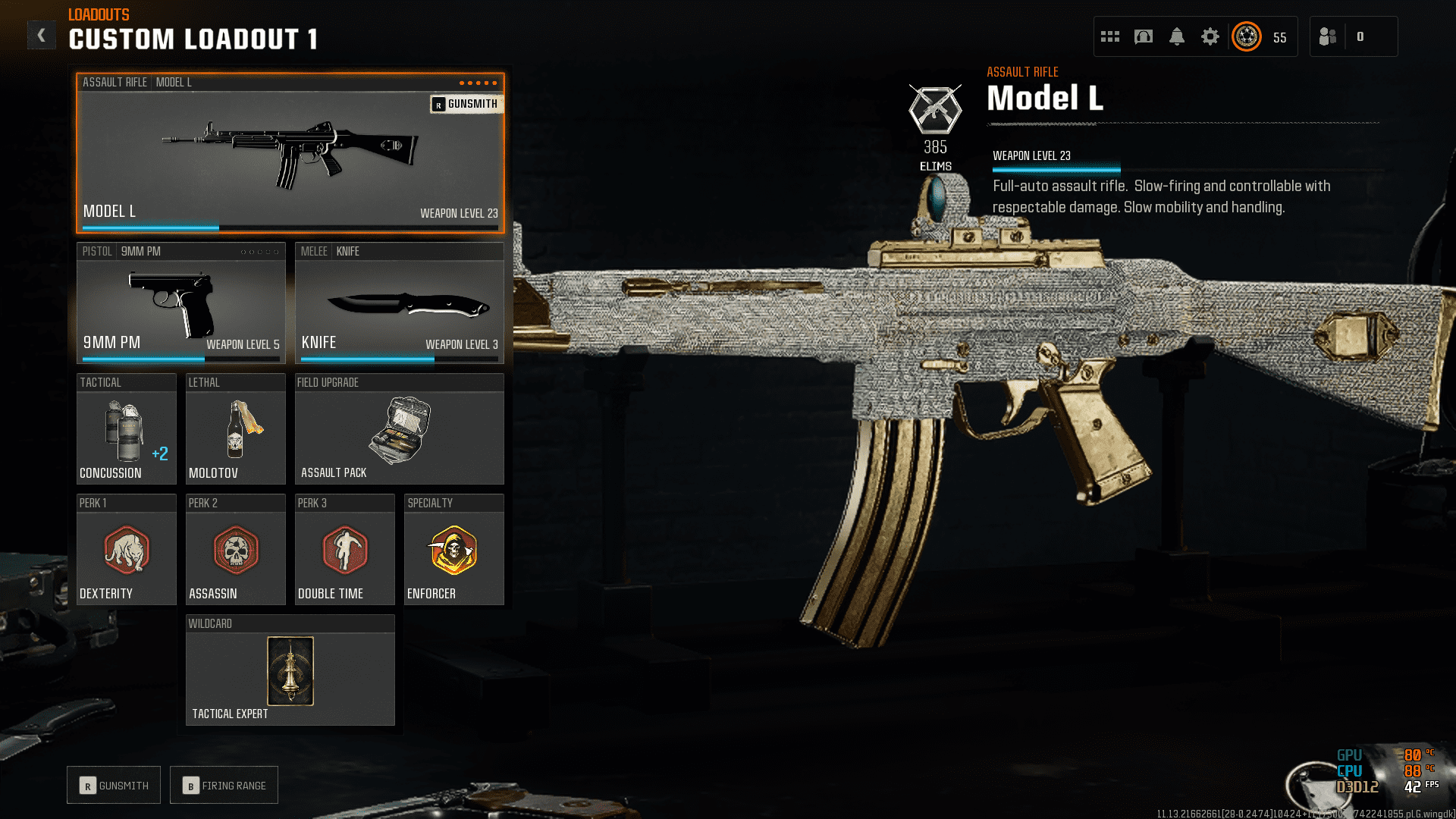Viewport: 1456px width, 819px height.
Task: Open the settings gear
Action: click(x=1210, y=36)
